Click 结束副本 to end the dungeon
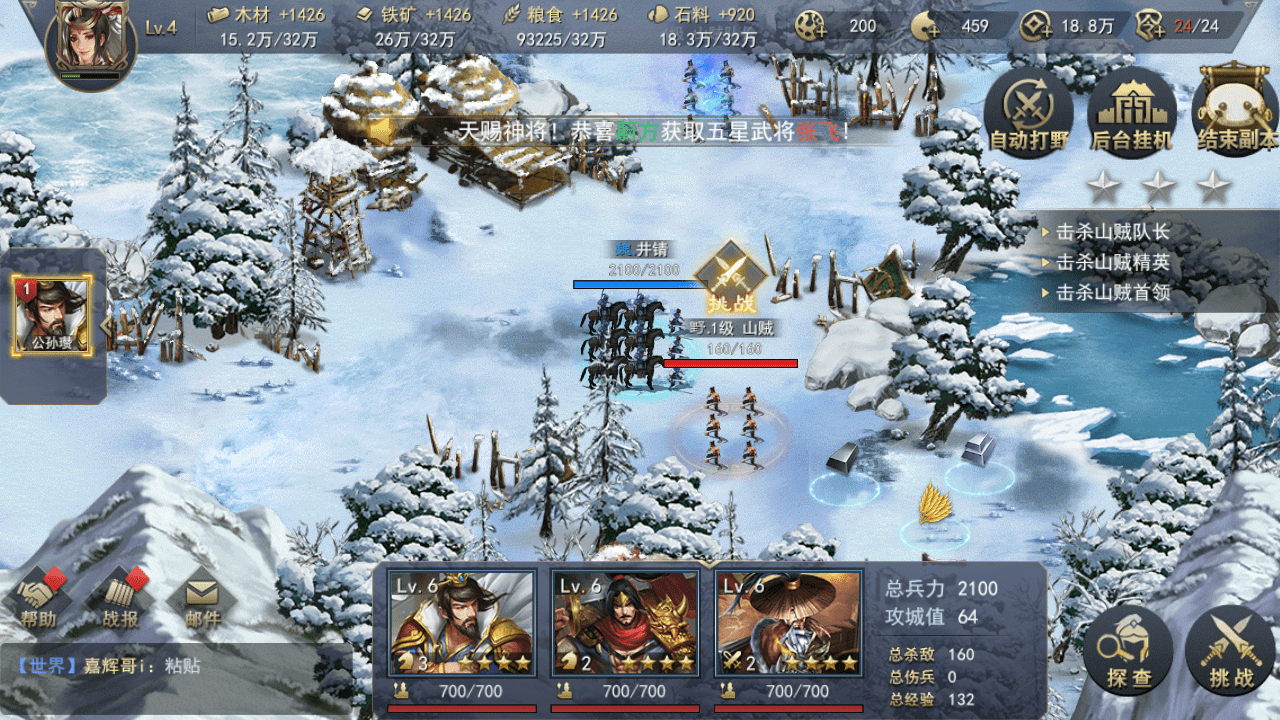This screenshot has height=720, width=1280. [1236, 113]
